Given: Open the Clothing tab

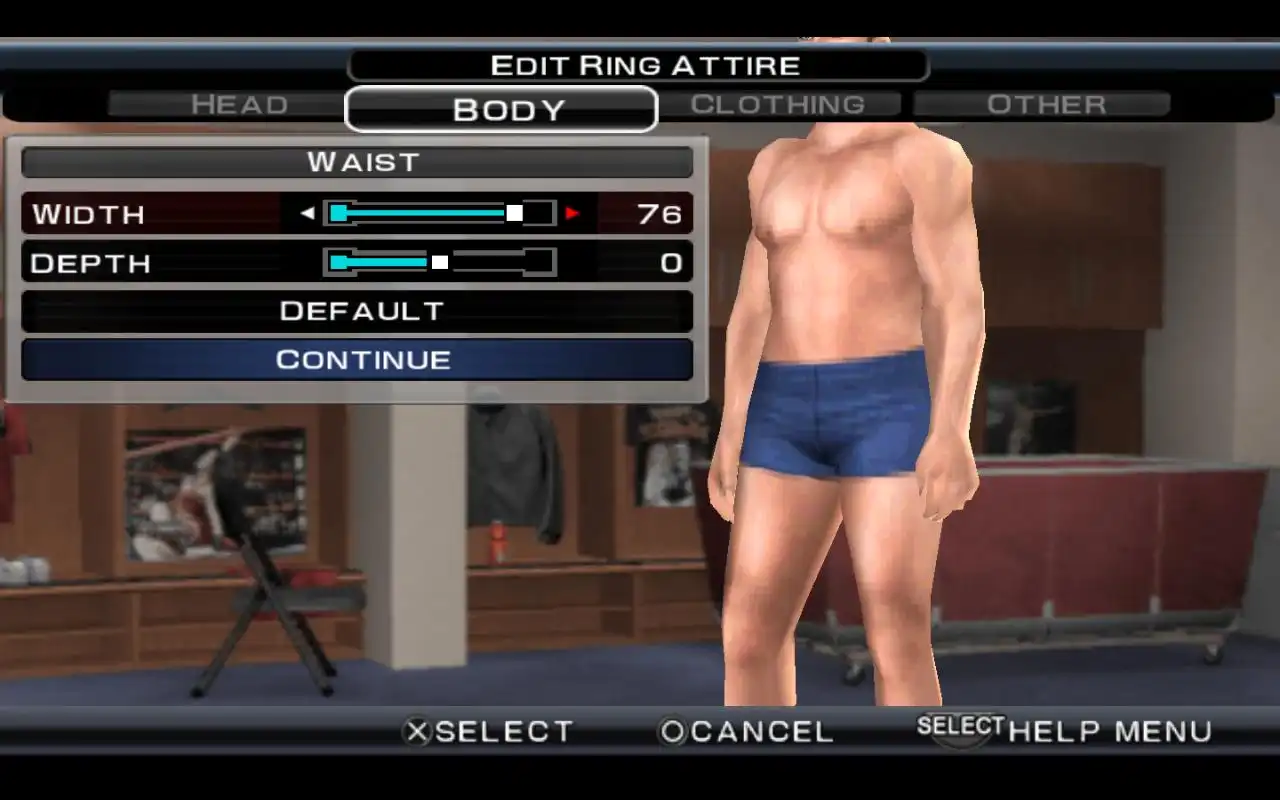Looking at the screenshot, I should (778, 104).
